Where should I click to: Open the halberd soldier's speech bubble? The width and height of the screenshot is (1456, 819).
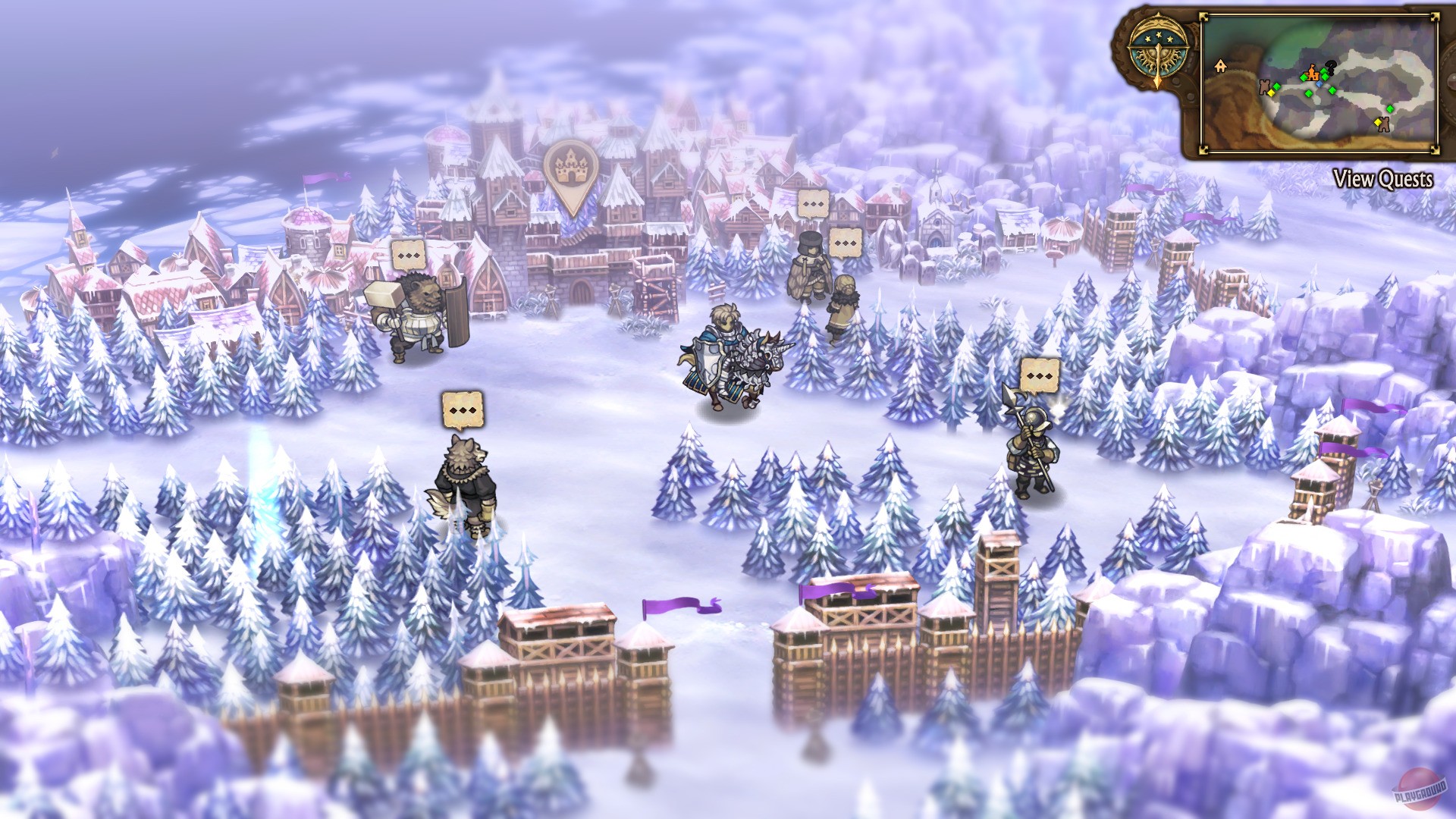(1039, 375)
